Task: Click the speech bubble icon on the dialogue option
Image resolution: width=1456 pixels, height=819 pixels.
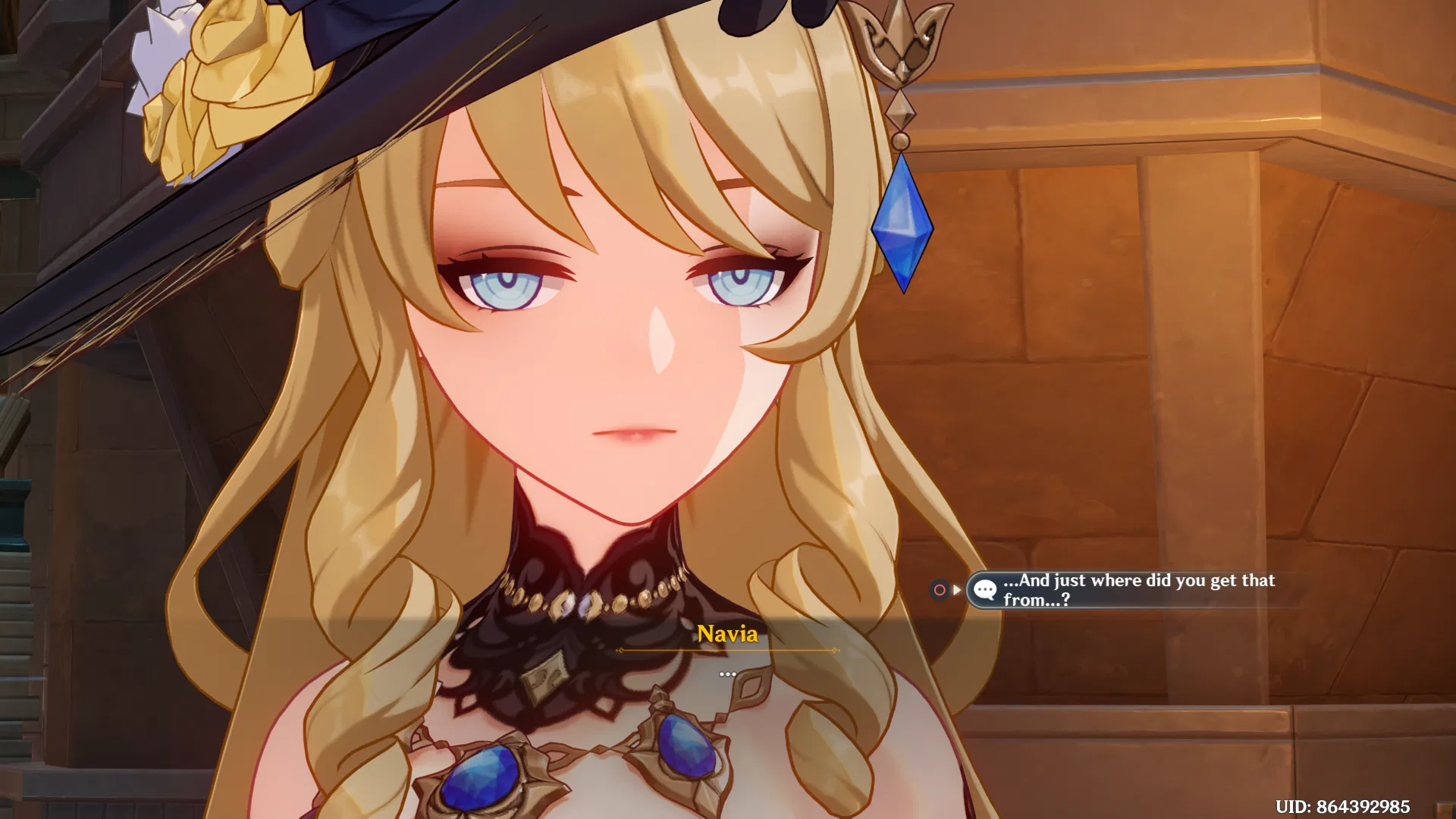Action: coord(984,589)
